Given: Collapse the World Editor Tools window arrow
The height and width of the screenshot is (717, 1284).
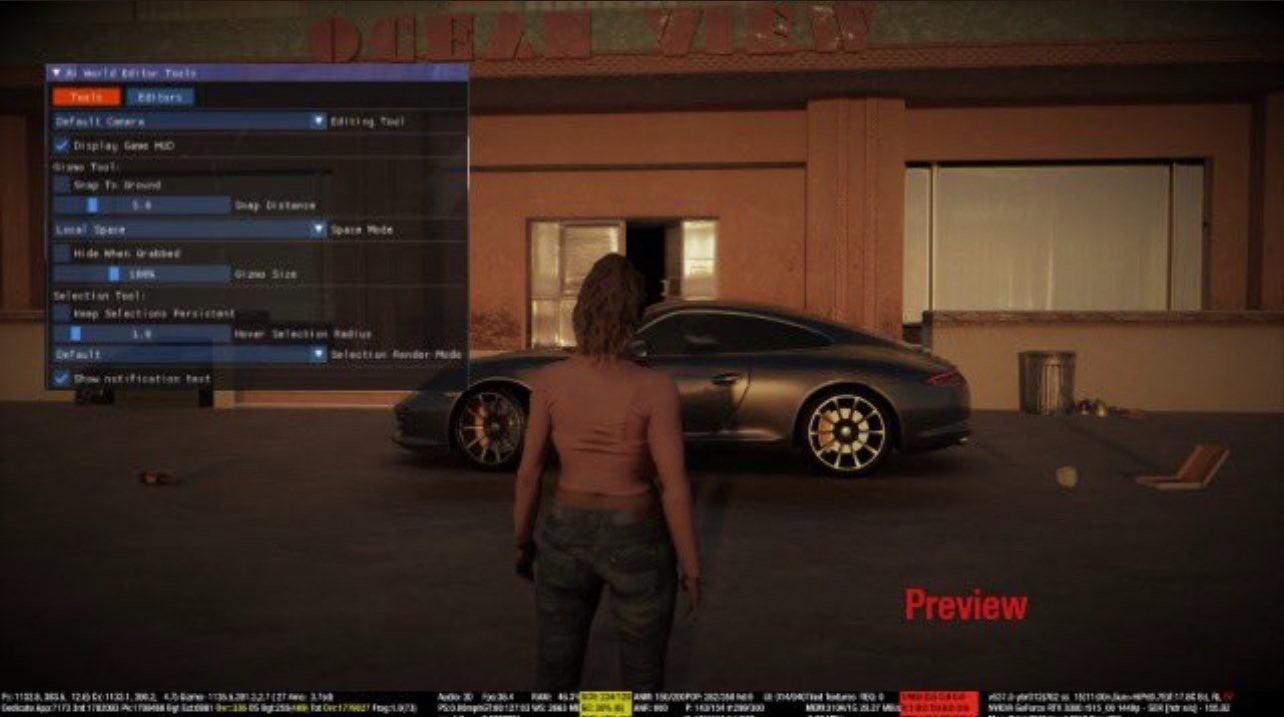Looking at the screenshot, I should pos(56,73).
